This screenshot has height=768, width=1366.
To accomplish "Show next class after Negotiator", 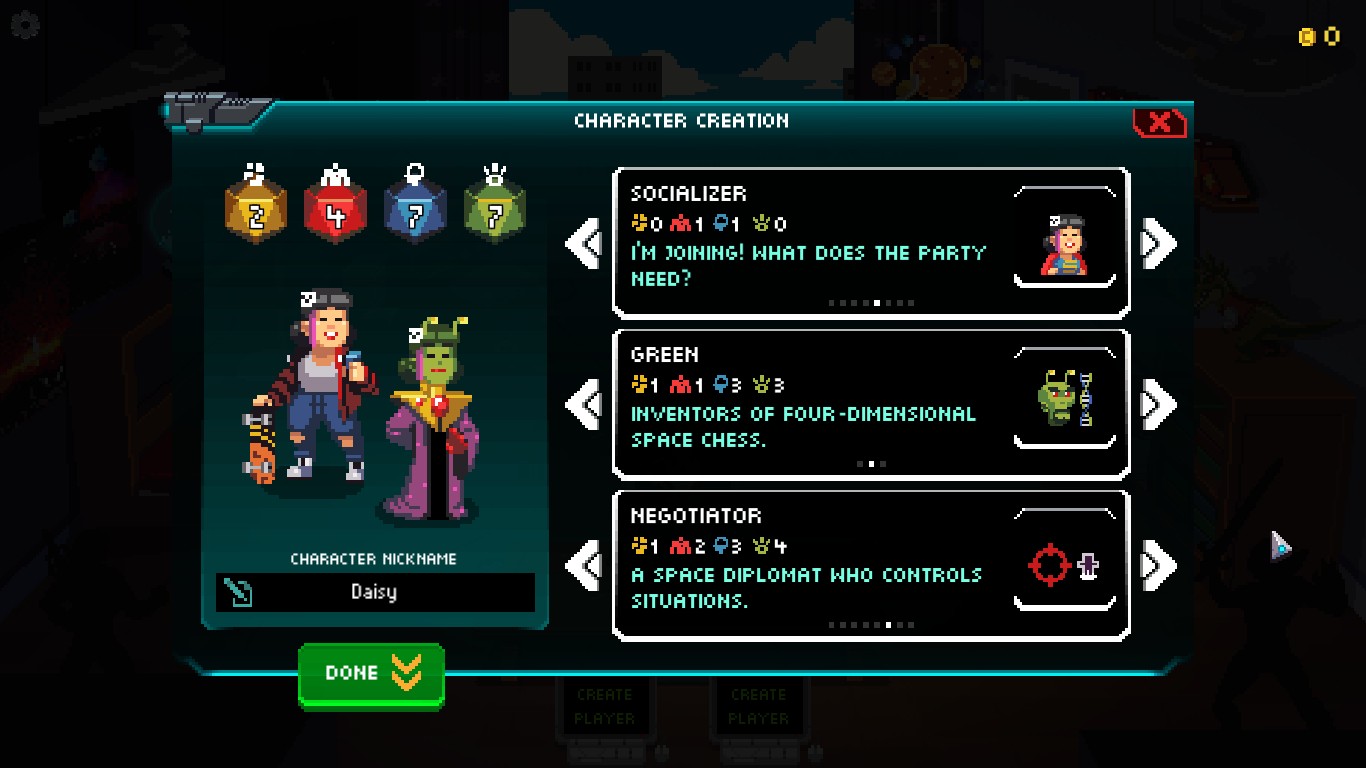I will point(1158,565).
